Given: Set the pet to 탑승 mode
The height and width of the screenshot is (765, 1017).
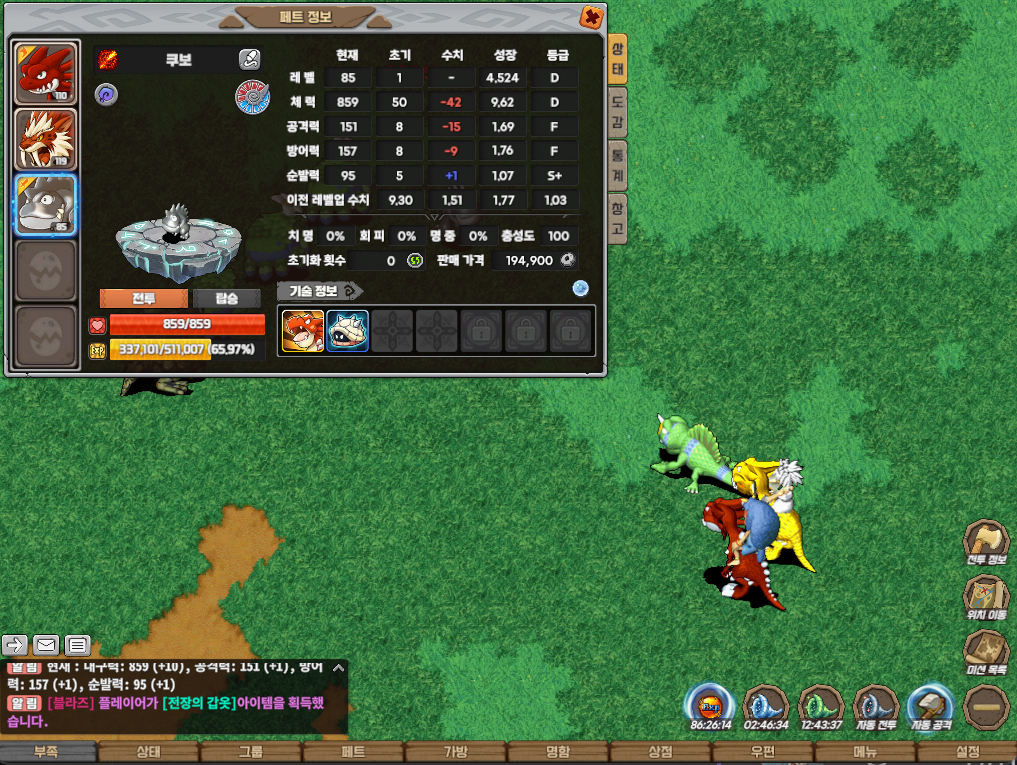Looking at the screenshot, I should click(x=228, y=298).
